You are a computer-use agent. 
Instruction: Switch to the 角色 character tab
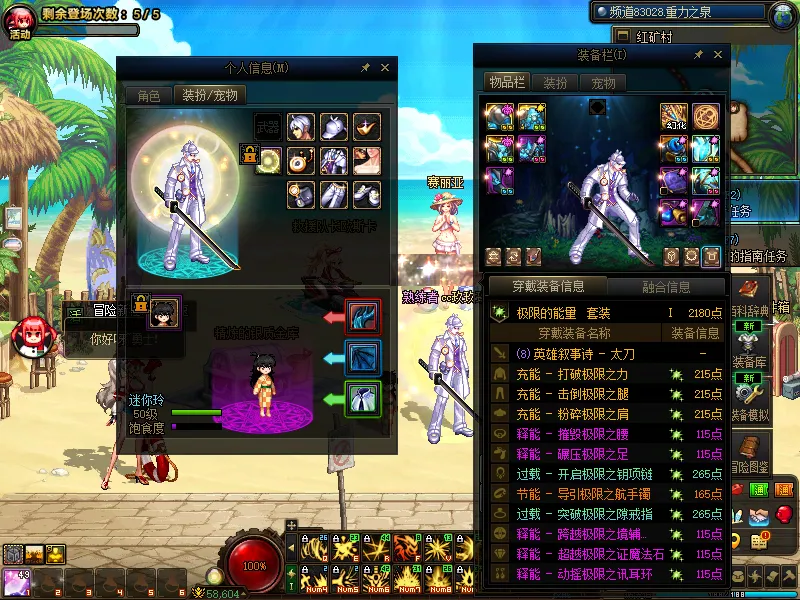(149, 96)
